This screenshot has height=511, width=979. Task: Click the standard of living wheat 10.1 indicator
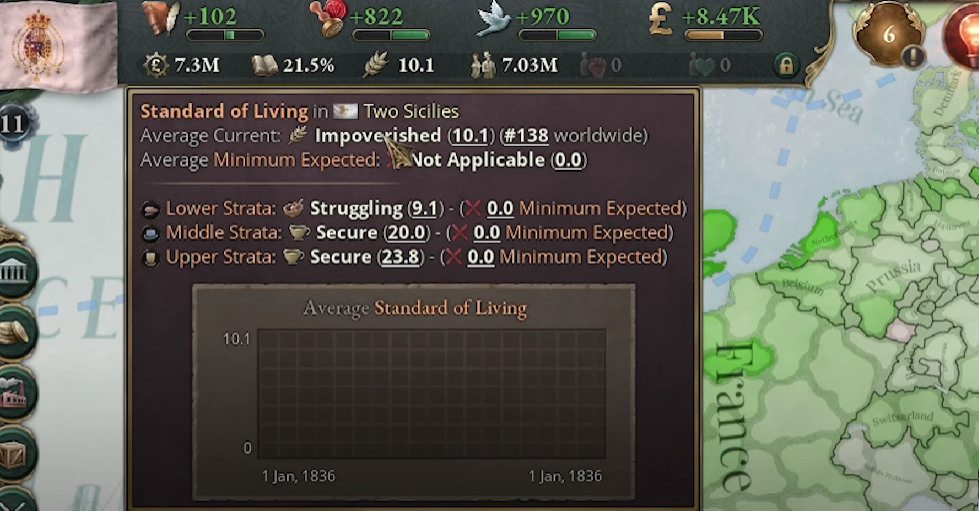(x=399, y=66)
